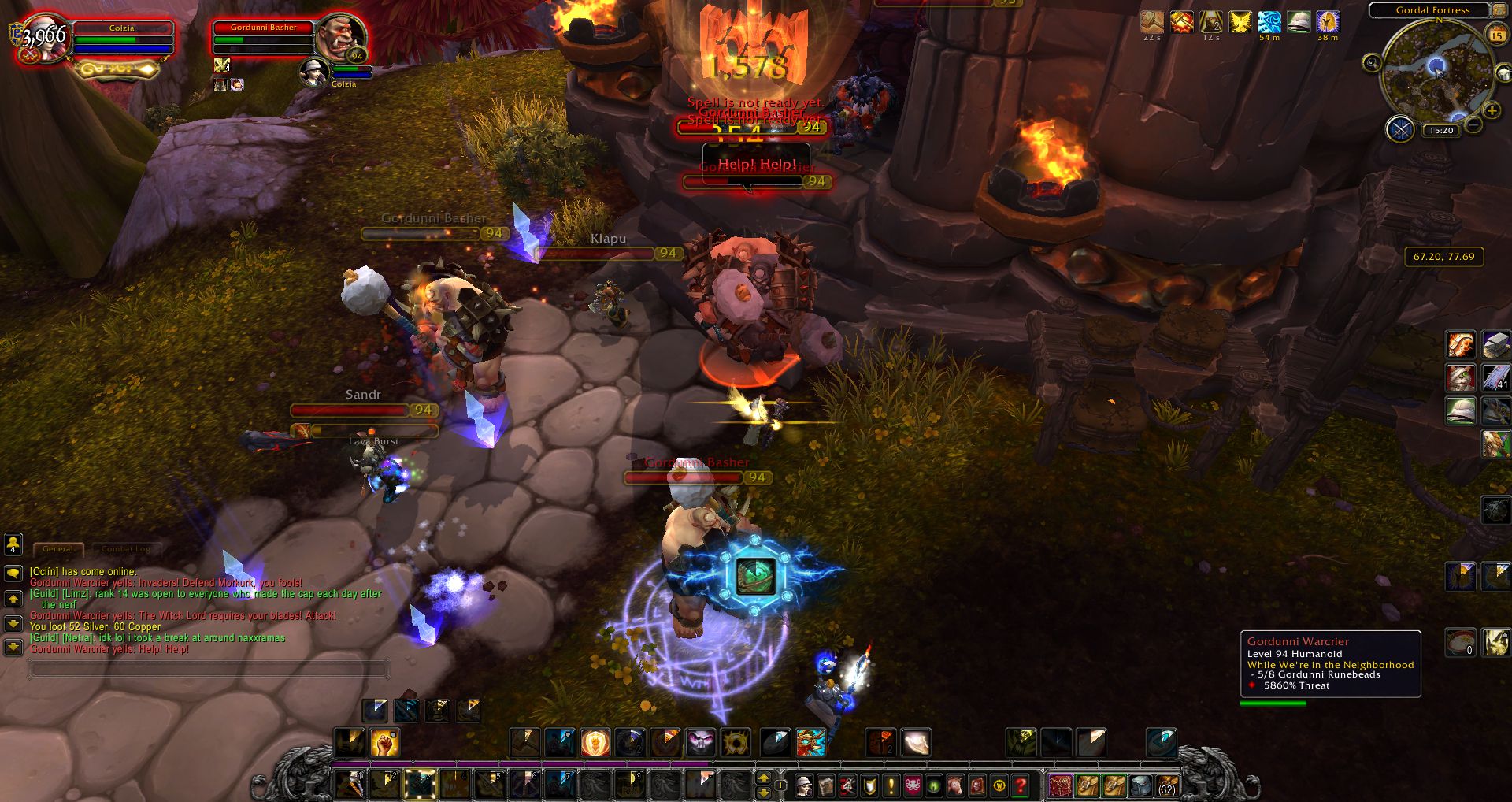
Task: Click the Colzia player portrait
Action: [43, 39]
